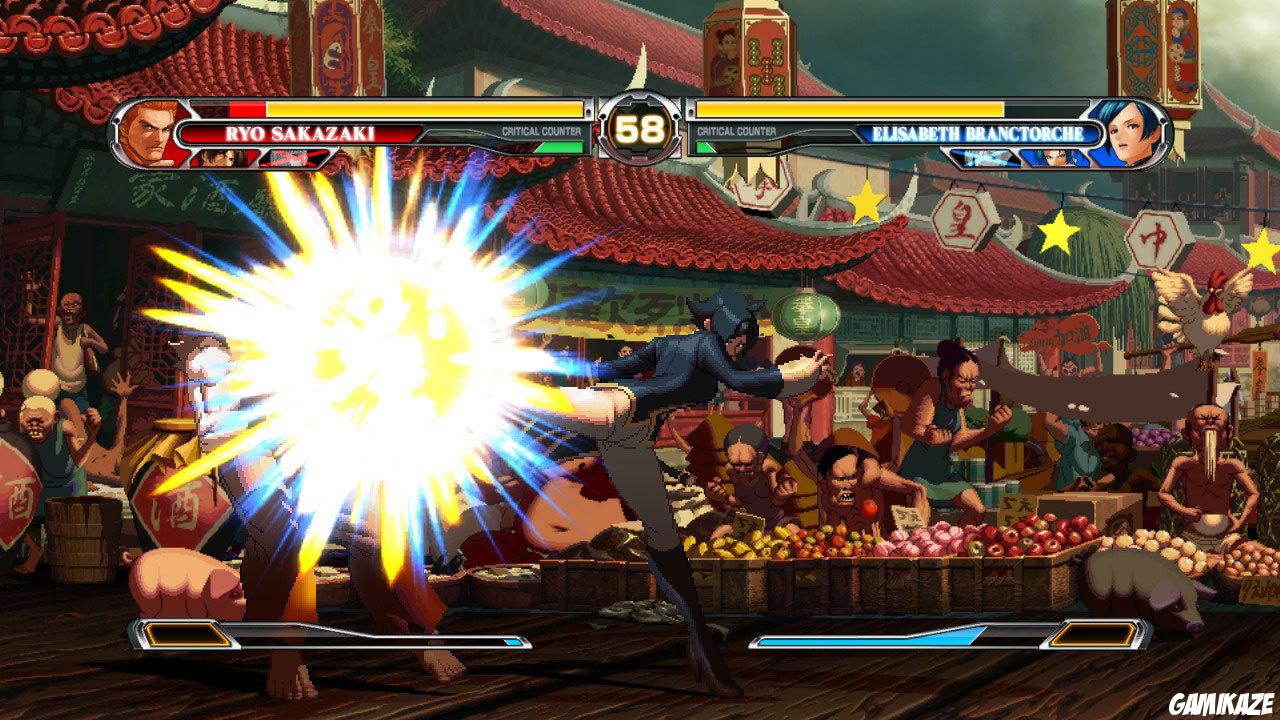Viewport: 1280px width, 720px height.
Task: Click Elisabeth Branctorche's character portrait
Action: (1130, 132)
